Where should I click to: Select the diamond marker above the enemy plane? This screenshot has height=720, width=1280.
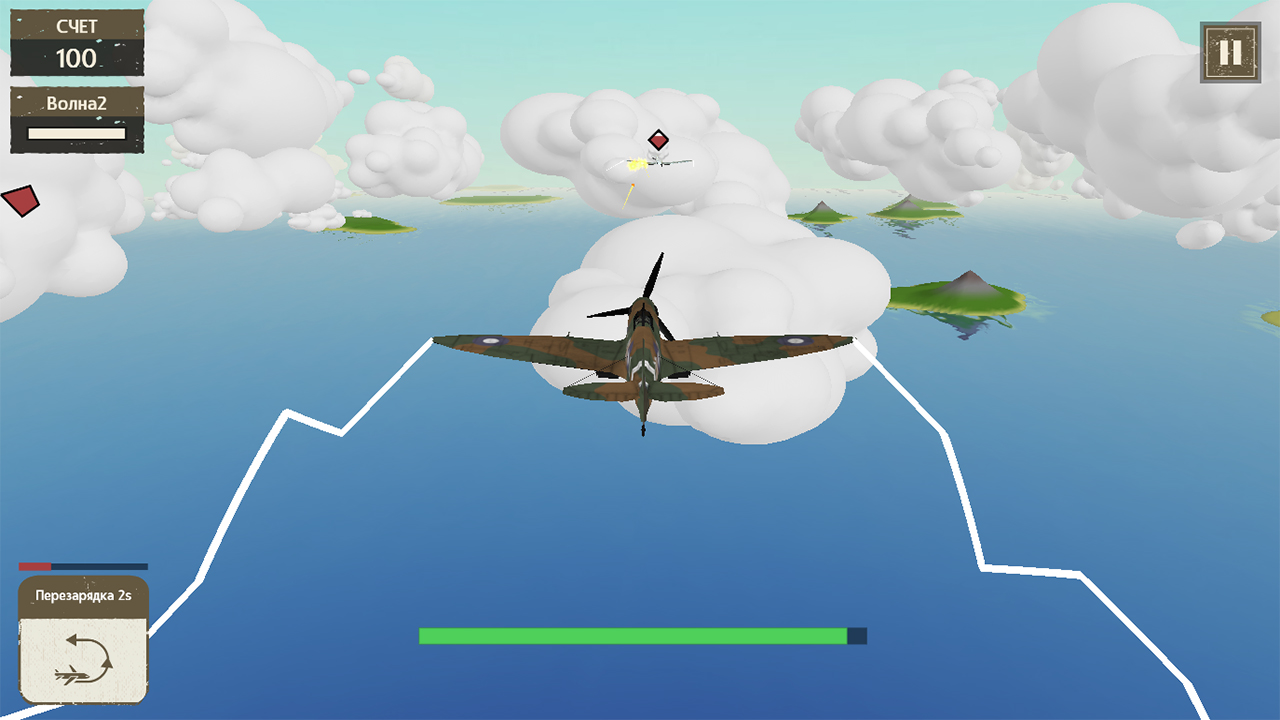click(x=659, y=141)
